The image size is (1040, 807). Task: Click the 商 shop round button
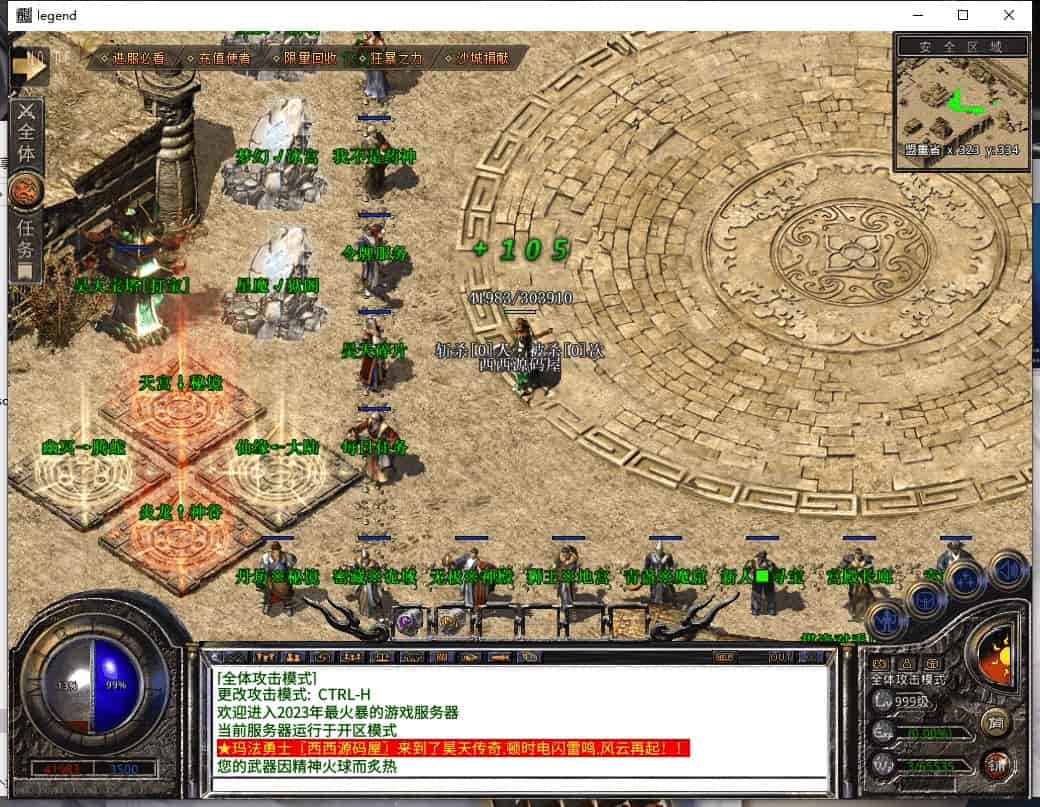pyautogui.click(x=994, y=722)
